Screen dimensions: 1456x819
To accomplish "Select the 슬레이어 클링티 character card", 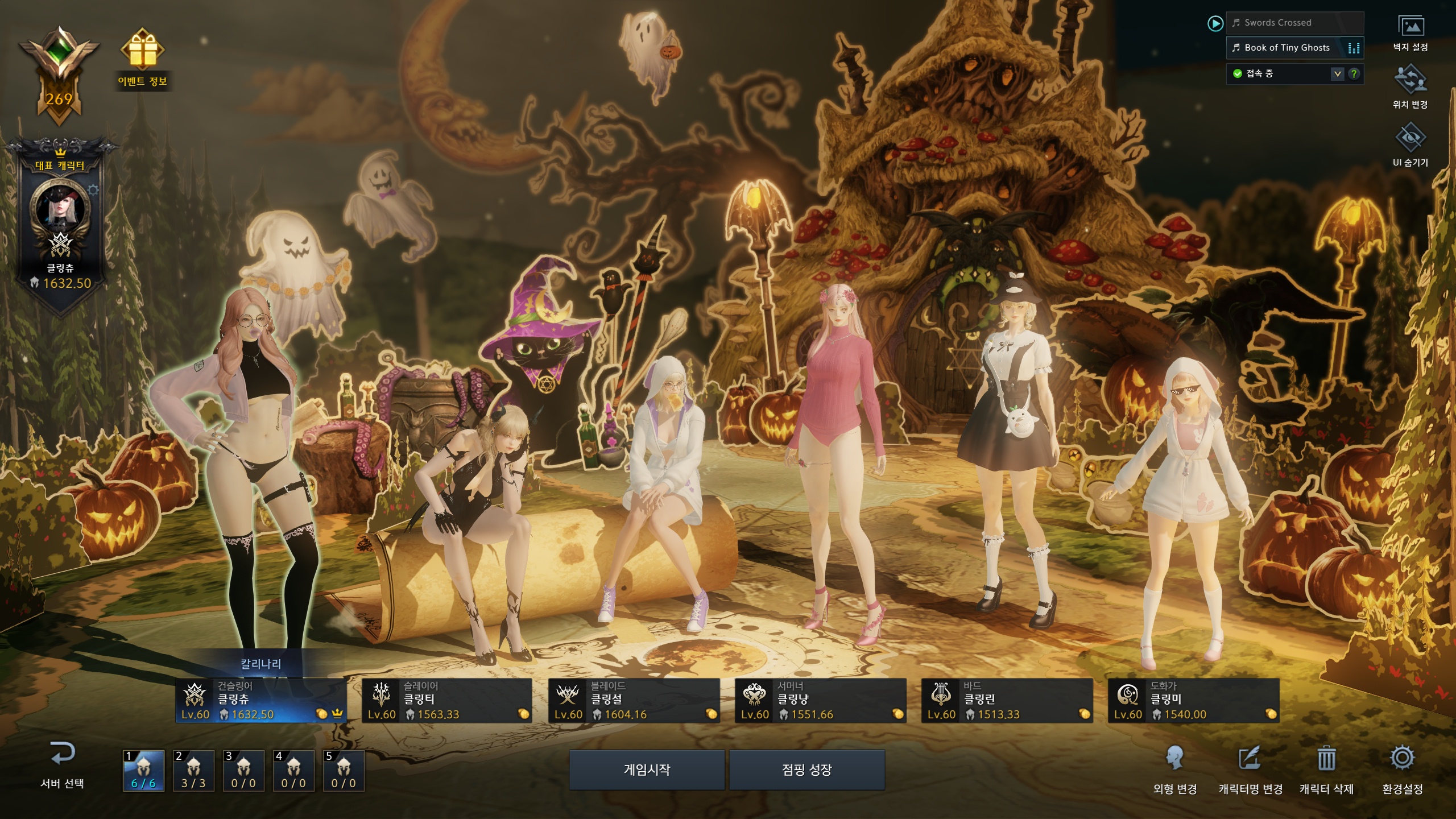I will tap(447, 701).
